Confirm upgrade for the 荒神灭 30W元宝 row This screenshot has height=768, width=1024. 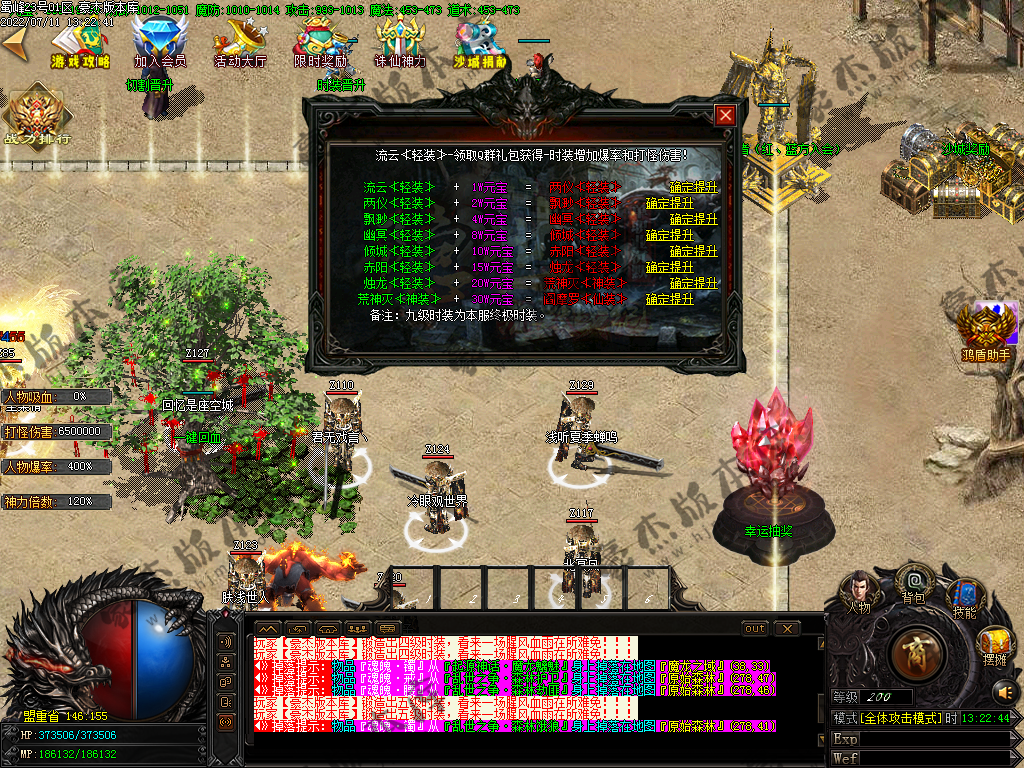coord(670,299)
